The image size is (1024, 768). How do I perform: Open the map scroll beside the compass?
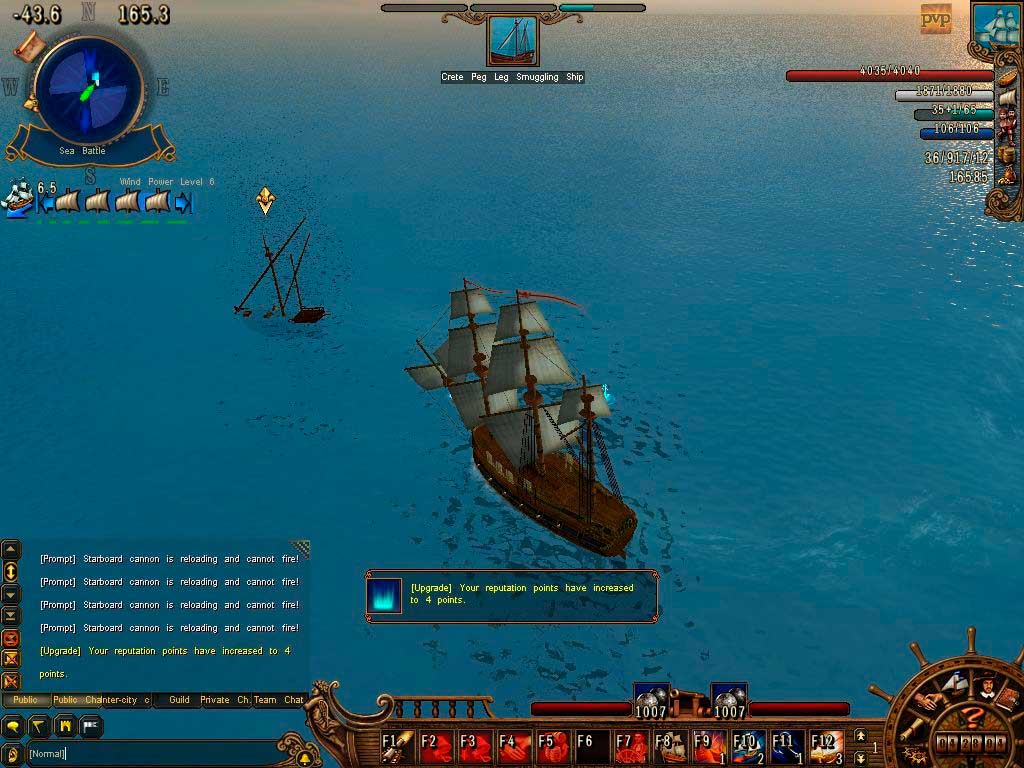pyautogui.click(x=30, y=45)
